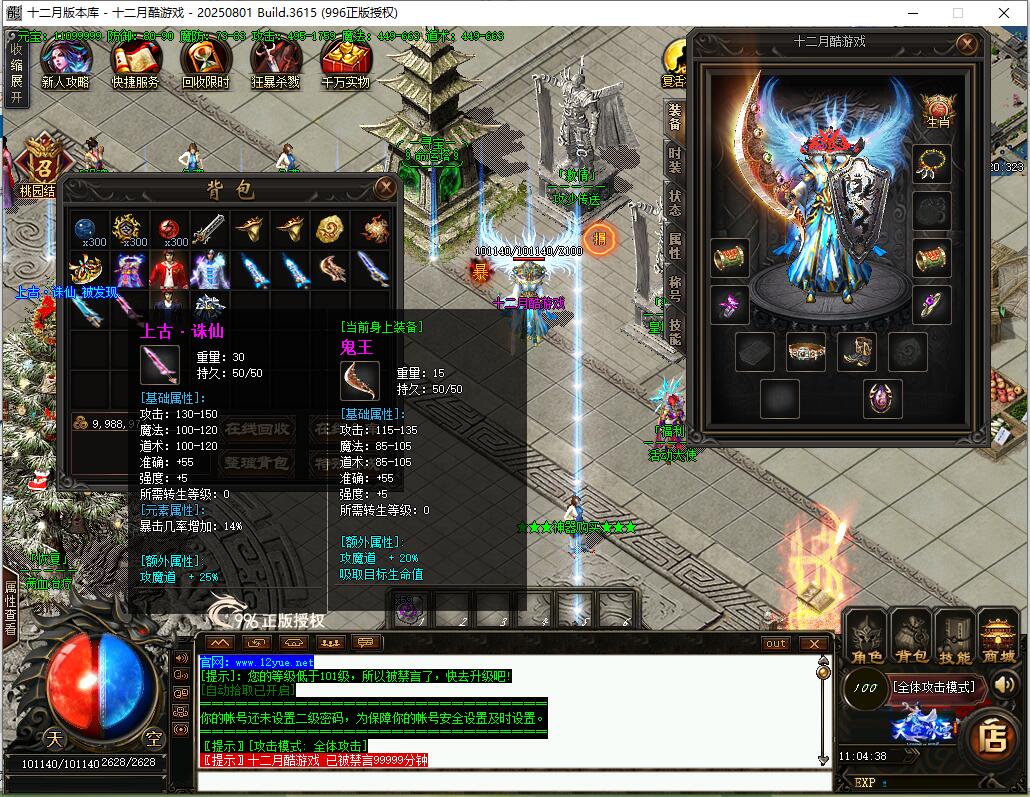Switch to the 时装 costume tab
1030x797 pixels.
676,160
